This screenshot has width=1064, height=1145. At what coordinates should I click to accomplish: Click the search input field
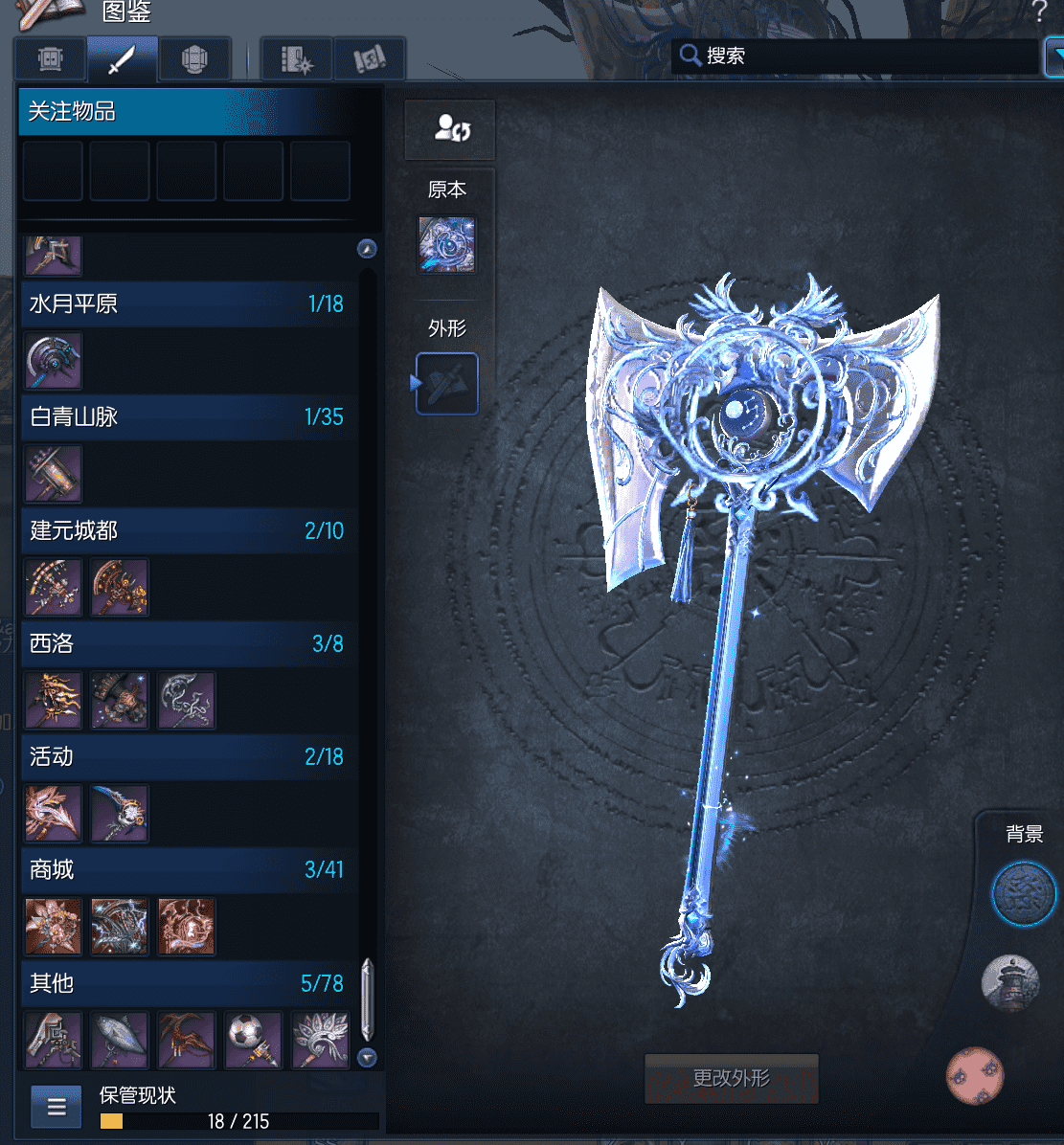(x=862, y=56)
